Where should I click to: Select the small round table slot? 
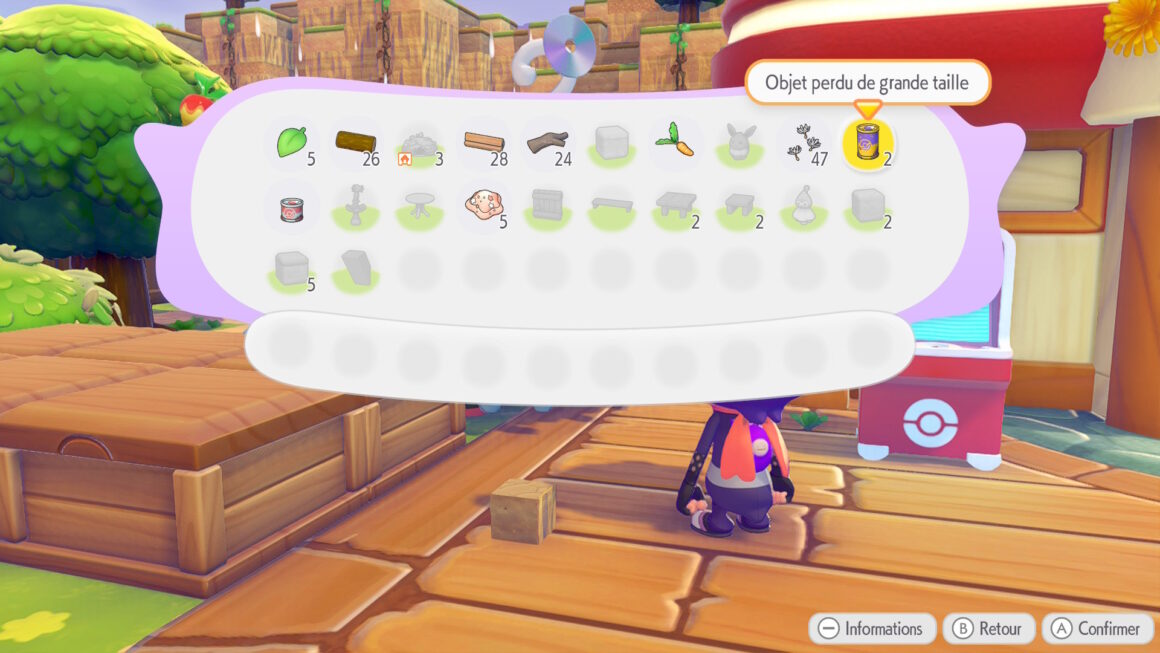pos(419,206)
